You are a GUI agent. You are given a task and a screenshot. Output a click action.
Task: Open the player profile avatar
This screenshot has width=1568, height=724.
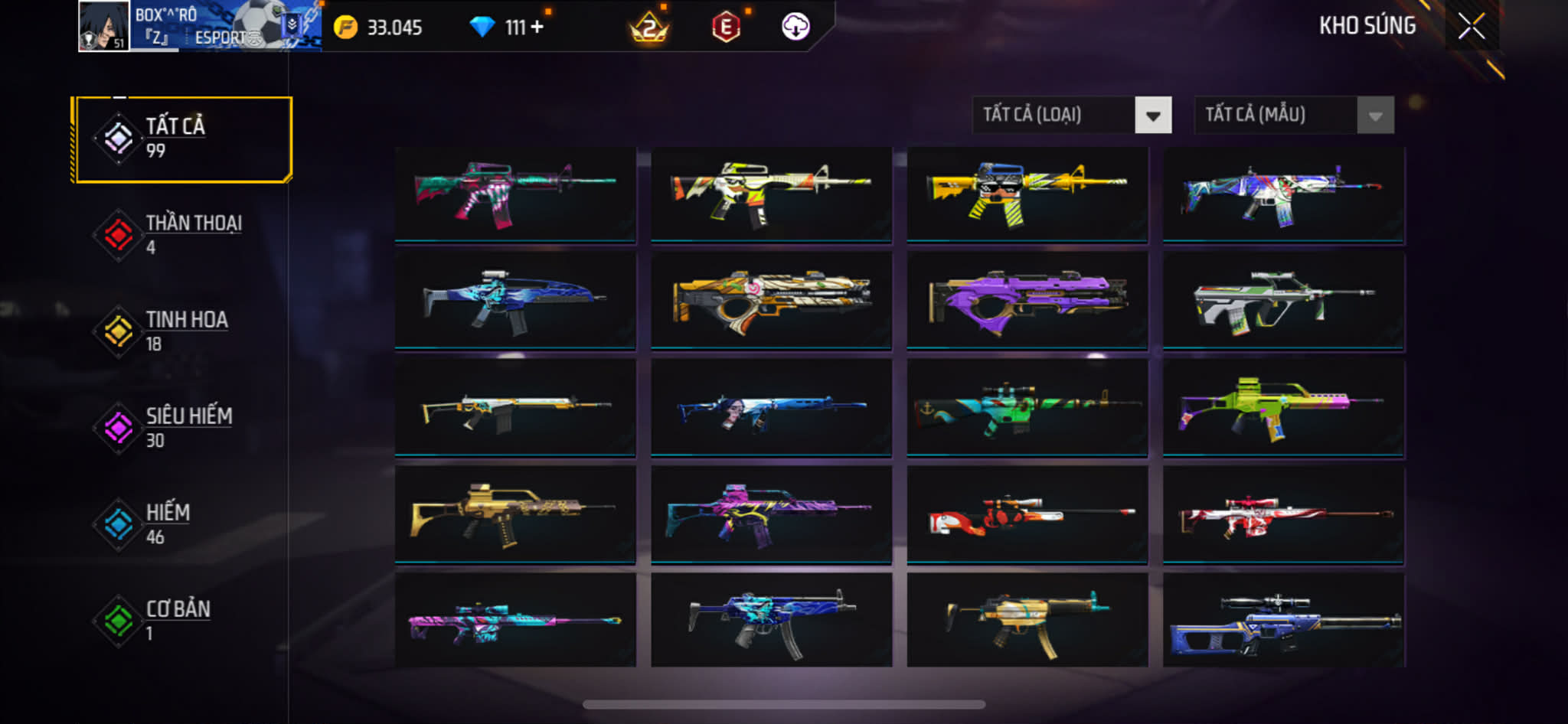click(x=104, y=26)
